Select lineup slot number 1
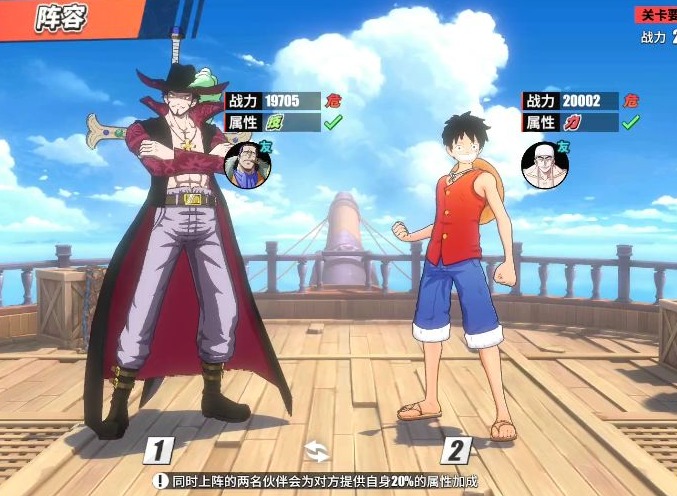 point(160,450)
